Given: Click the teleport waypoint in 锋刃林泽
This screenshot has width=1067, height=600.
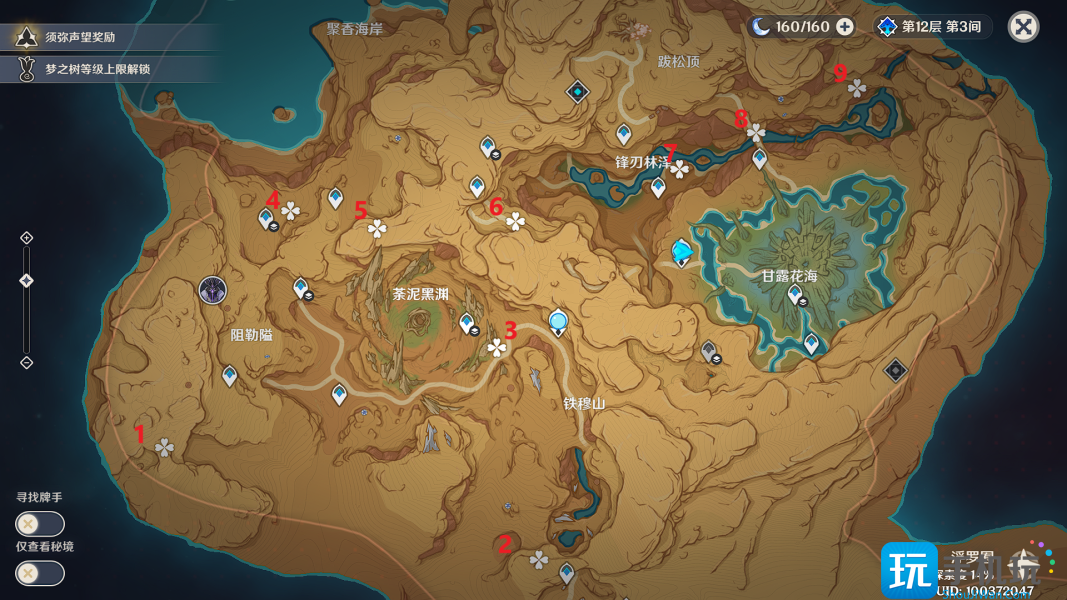Looking at the screenshot, I should 658,186.
